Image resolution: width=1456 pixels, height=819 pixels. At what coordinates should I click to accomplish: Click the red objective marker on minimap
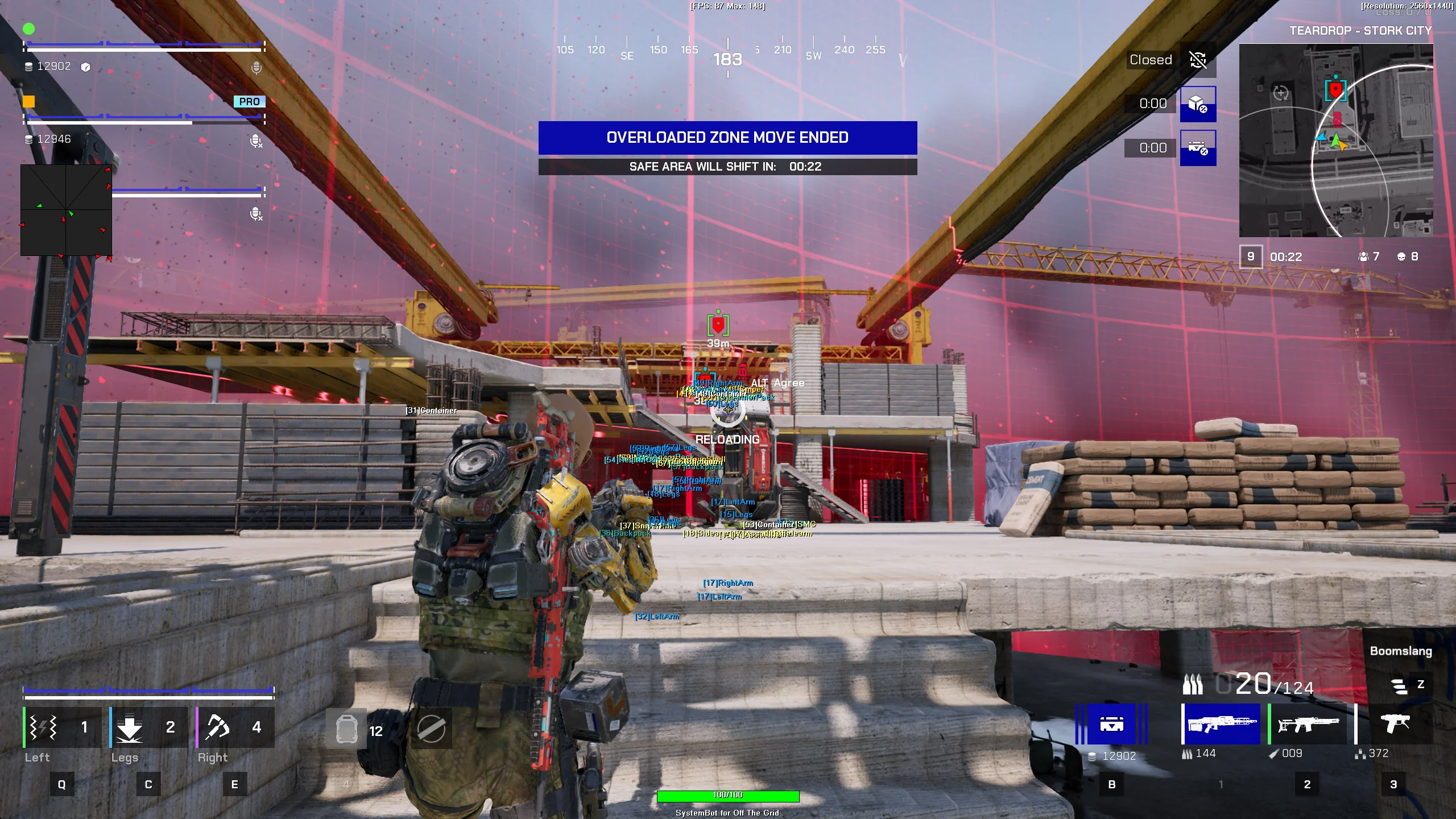pos(1335,90)
